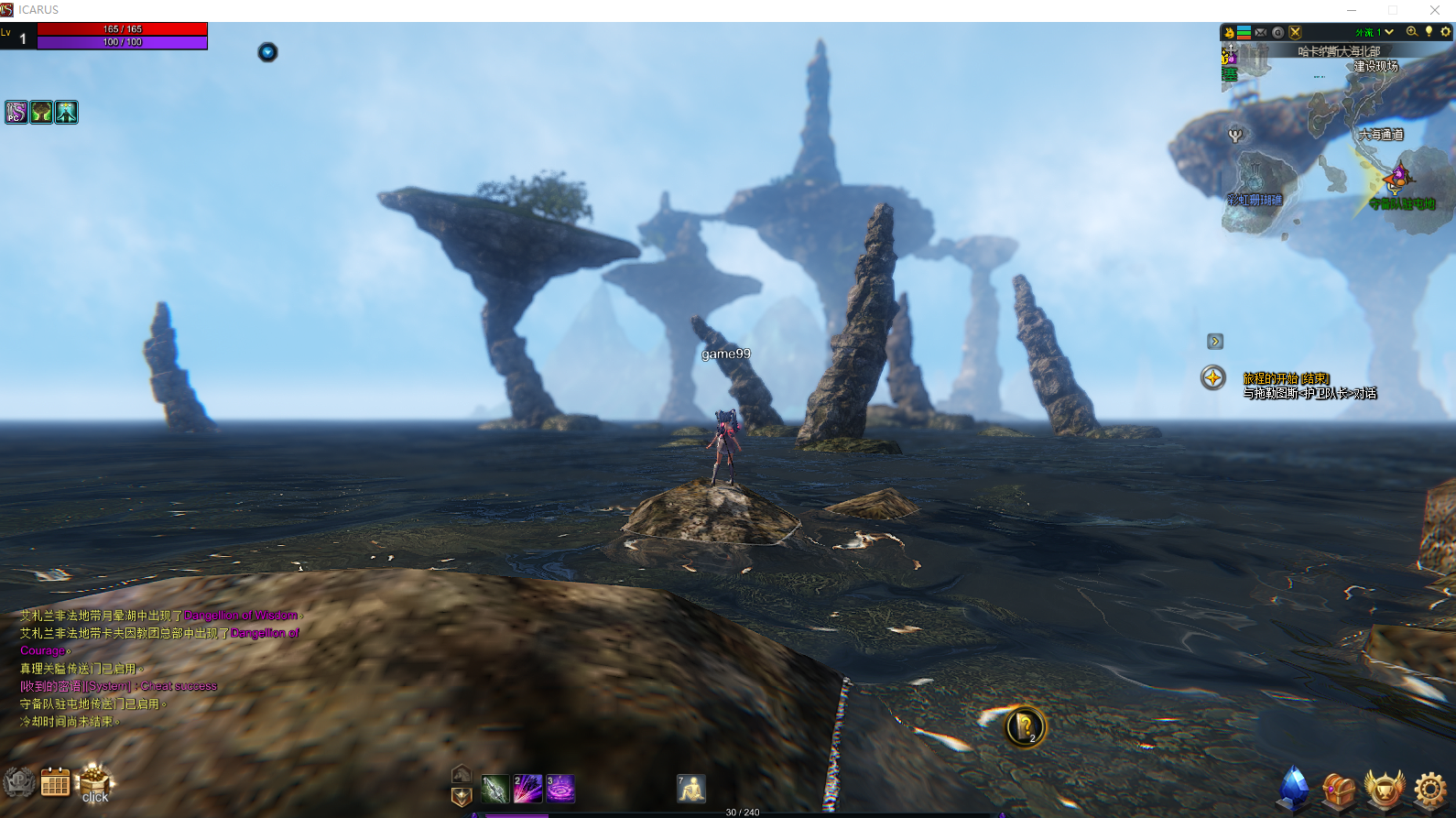
Task: Select the tracked quest compass icon
Action: pyautogui.click(x=1213, y=377)
